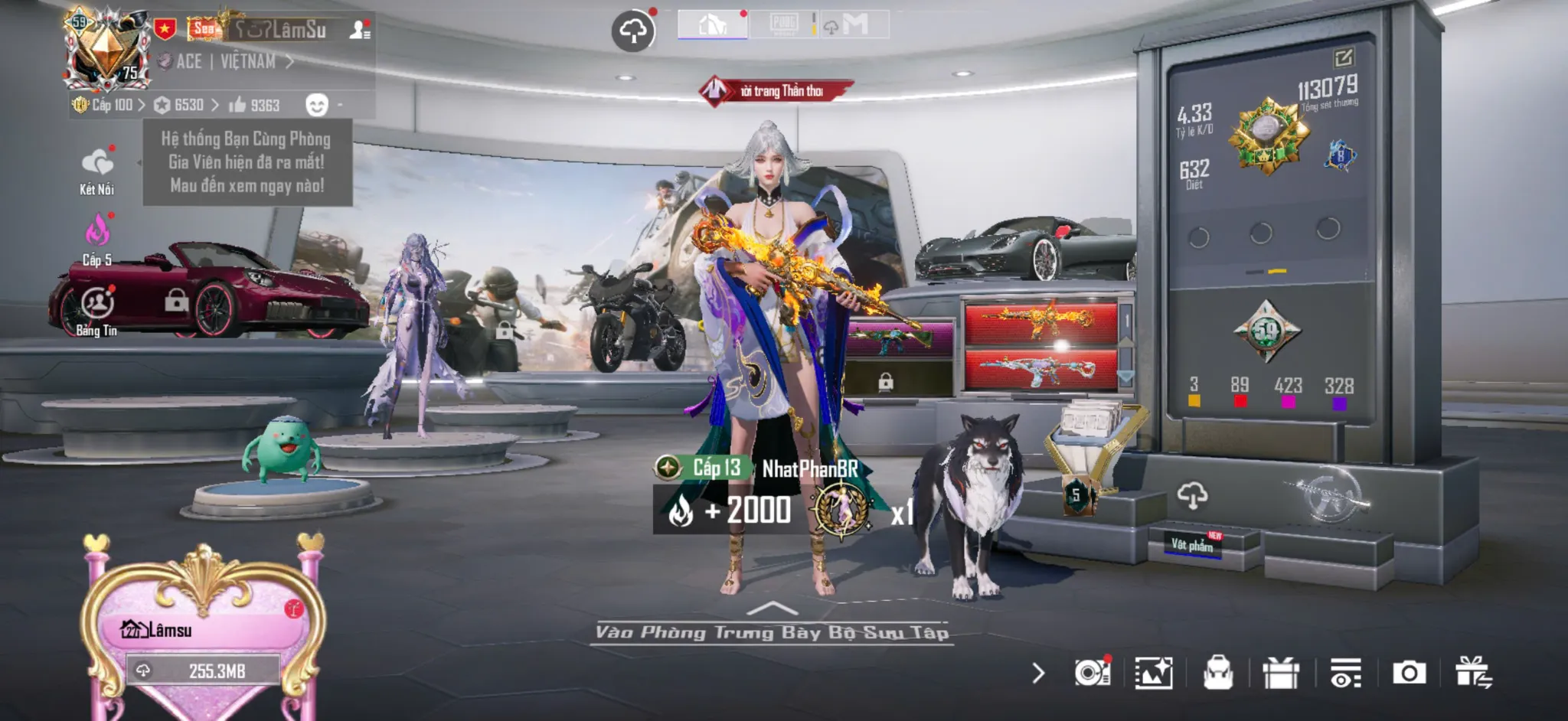Click the smiley face status icon

tap(316, 105)
